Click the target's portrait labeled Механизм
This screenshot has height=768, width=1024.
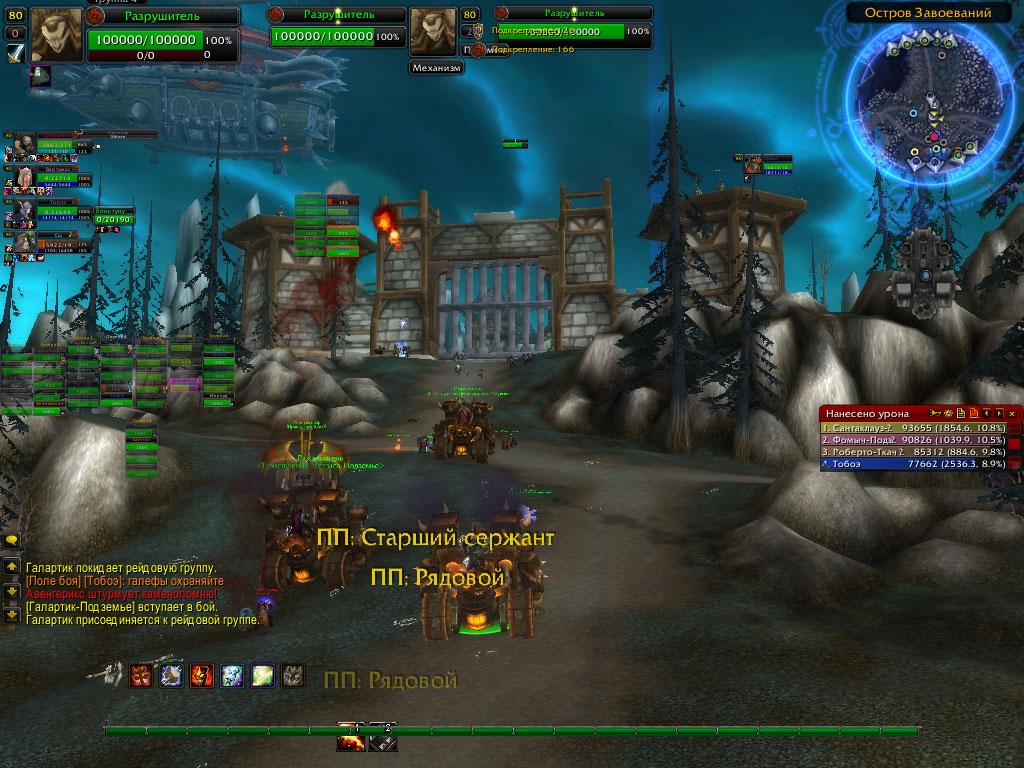434,33
